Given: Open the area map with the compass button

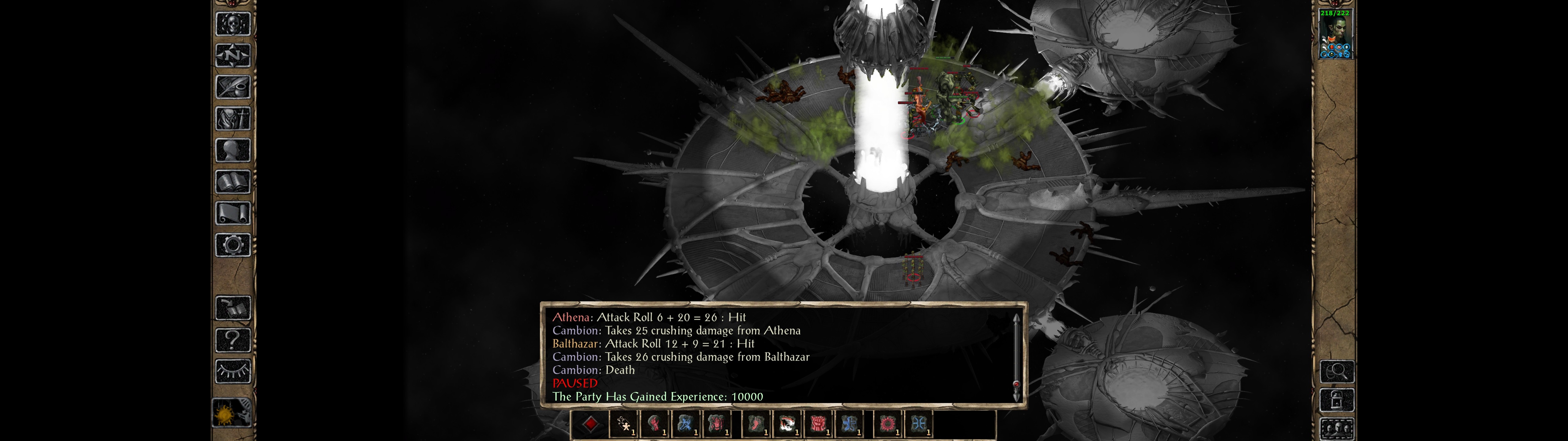Looking at the screenshot, I should point(232,55).
